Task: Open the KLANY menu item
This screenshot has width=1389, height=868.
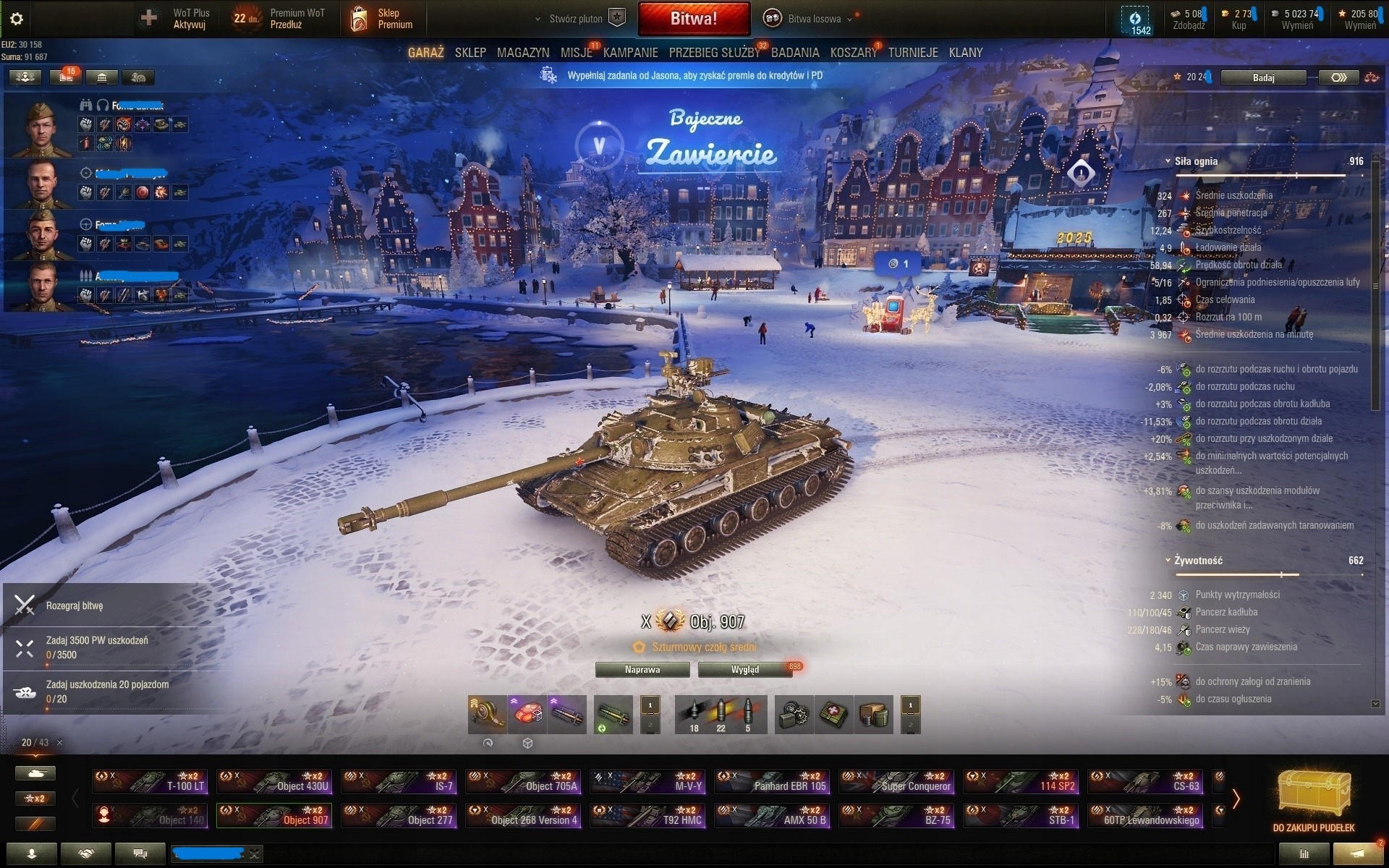Action: 967,52
